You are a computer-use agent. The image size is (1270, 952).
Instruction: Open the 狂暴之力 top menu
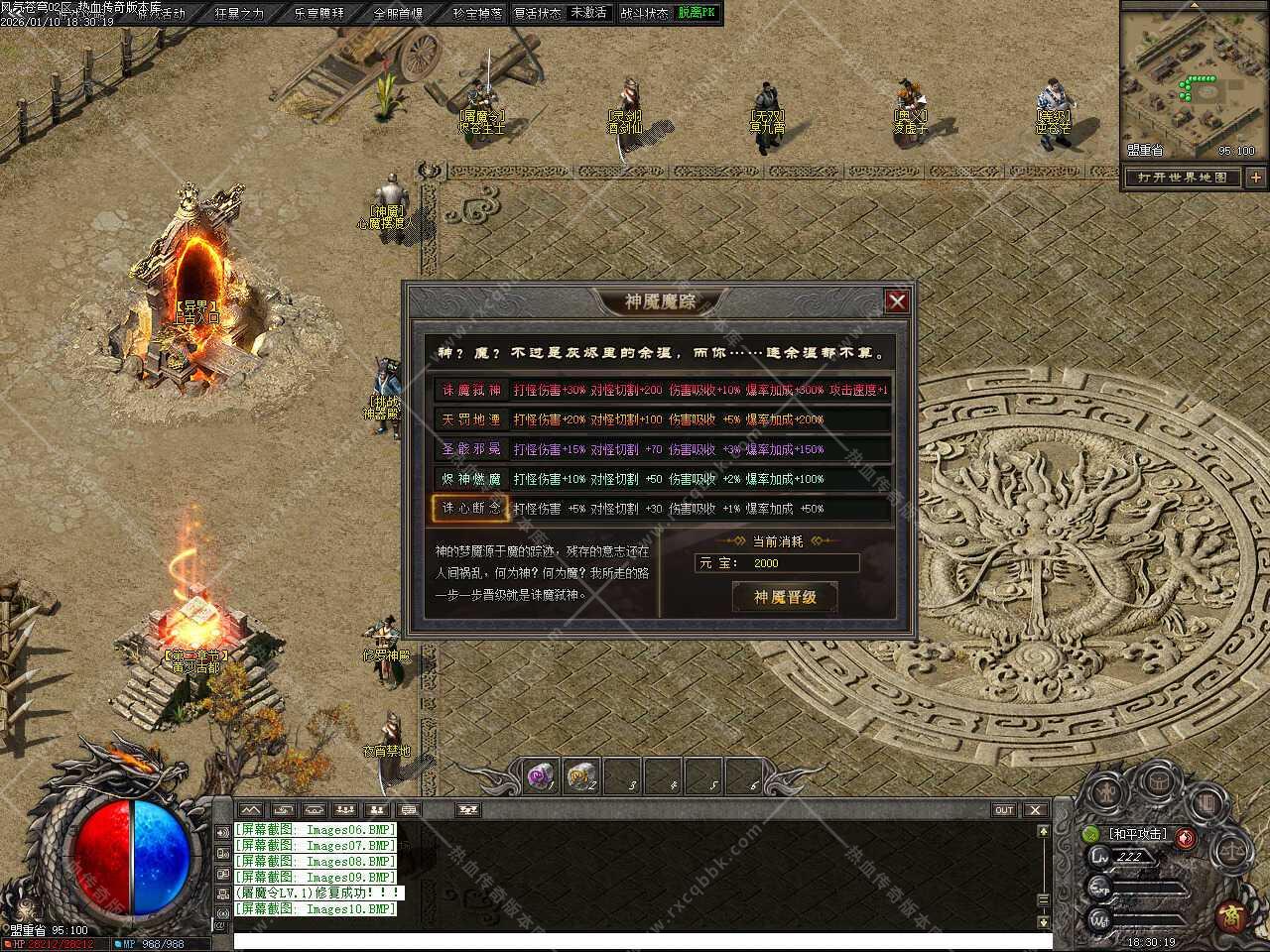click(x=239, y=13)
